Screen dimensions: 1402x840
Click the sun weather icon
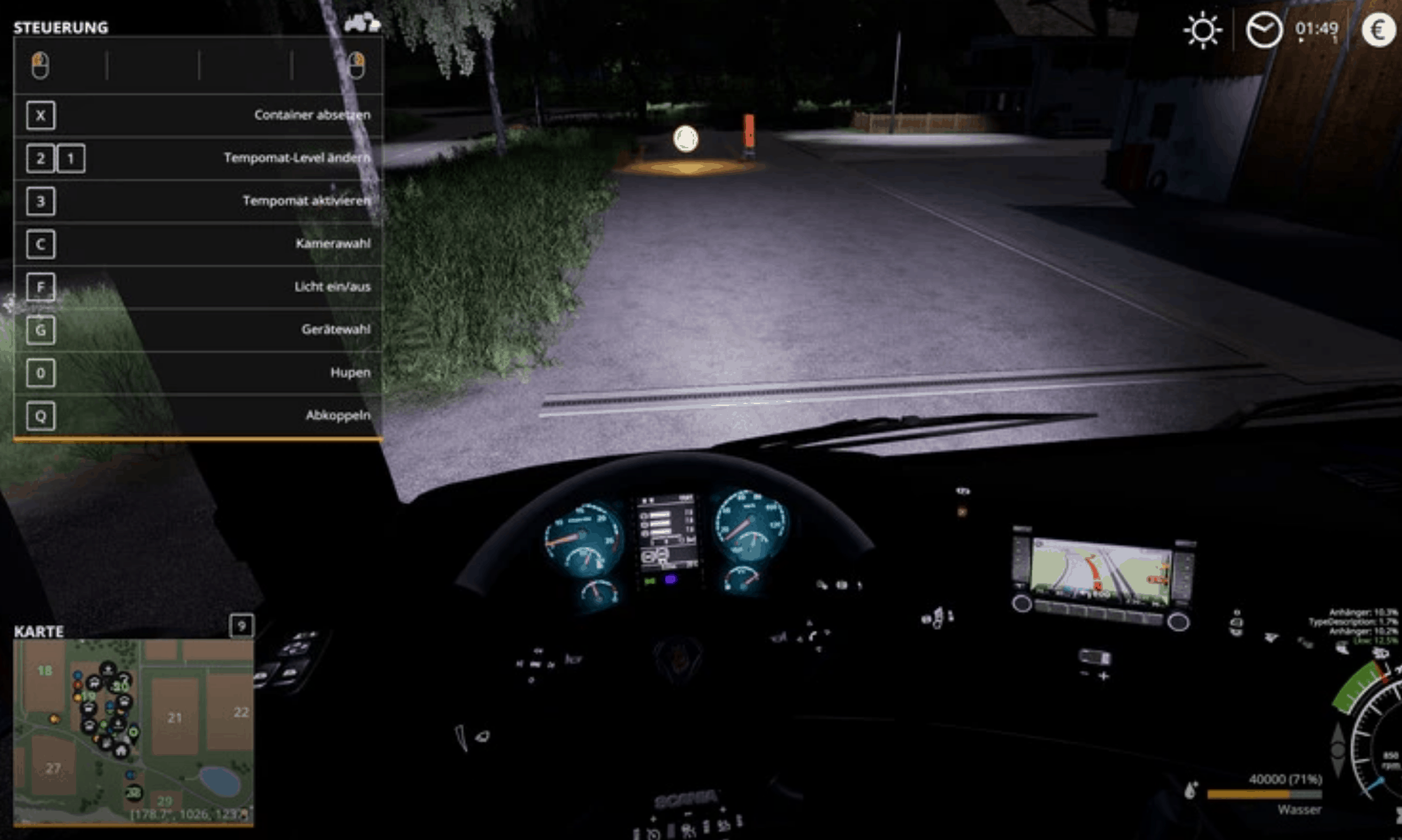point(1204,29)
